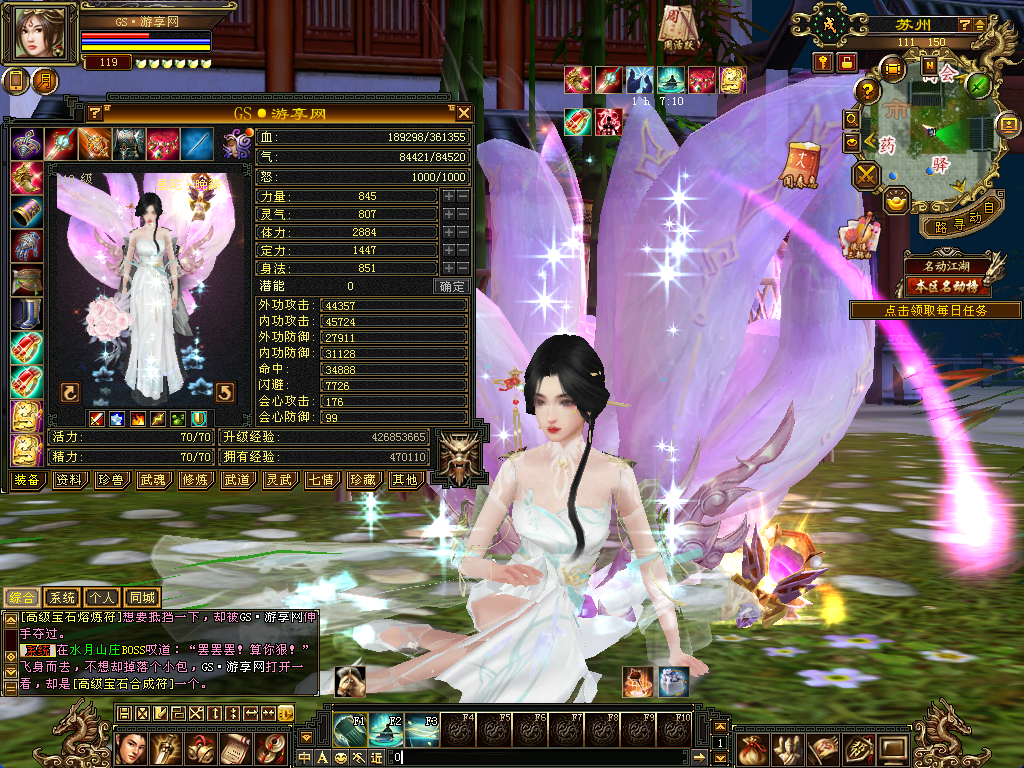This screenshot has width=1024, height=768.
Task: Rotate character preview with left arrow button
Action: coord(70,392)
